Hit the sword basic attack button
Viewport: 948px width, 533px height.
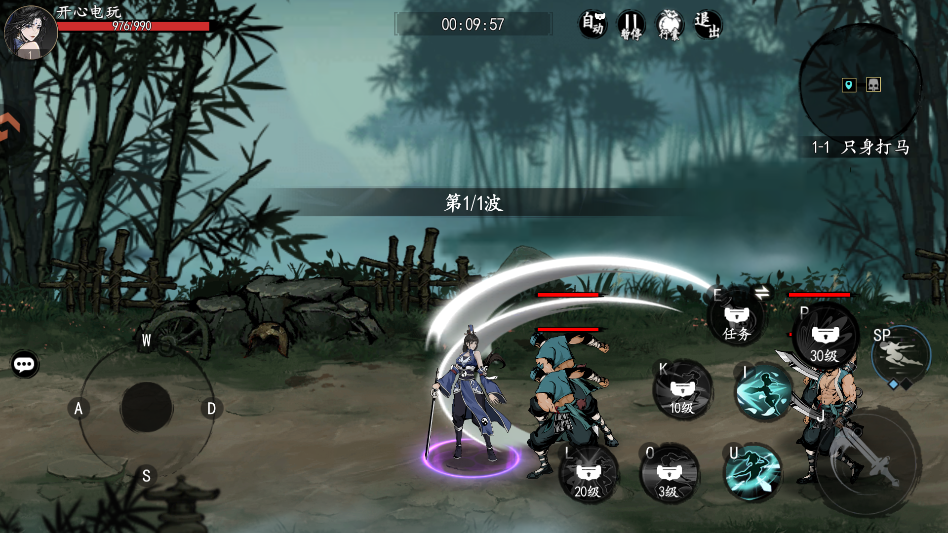pyautogui.click(x=868, y=461)
